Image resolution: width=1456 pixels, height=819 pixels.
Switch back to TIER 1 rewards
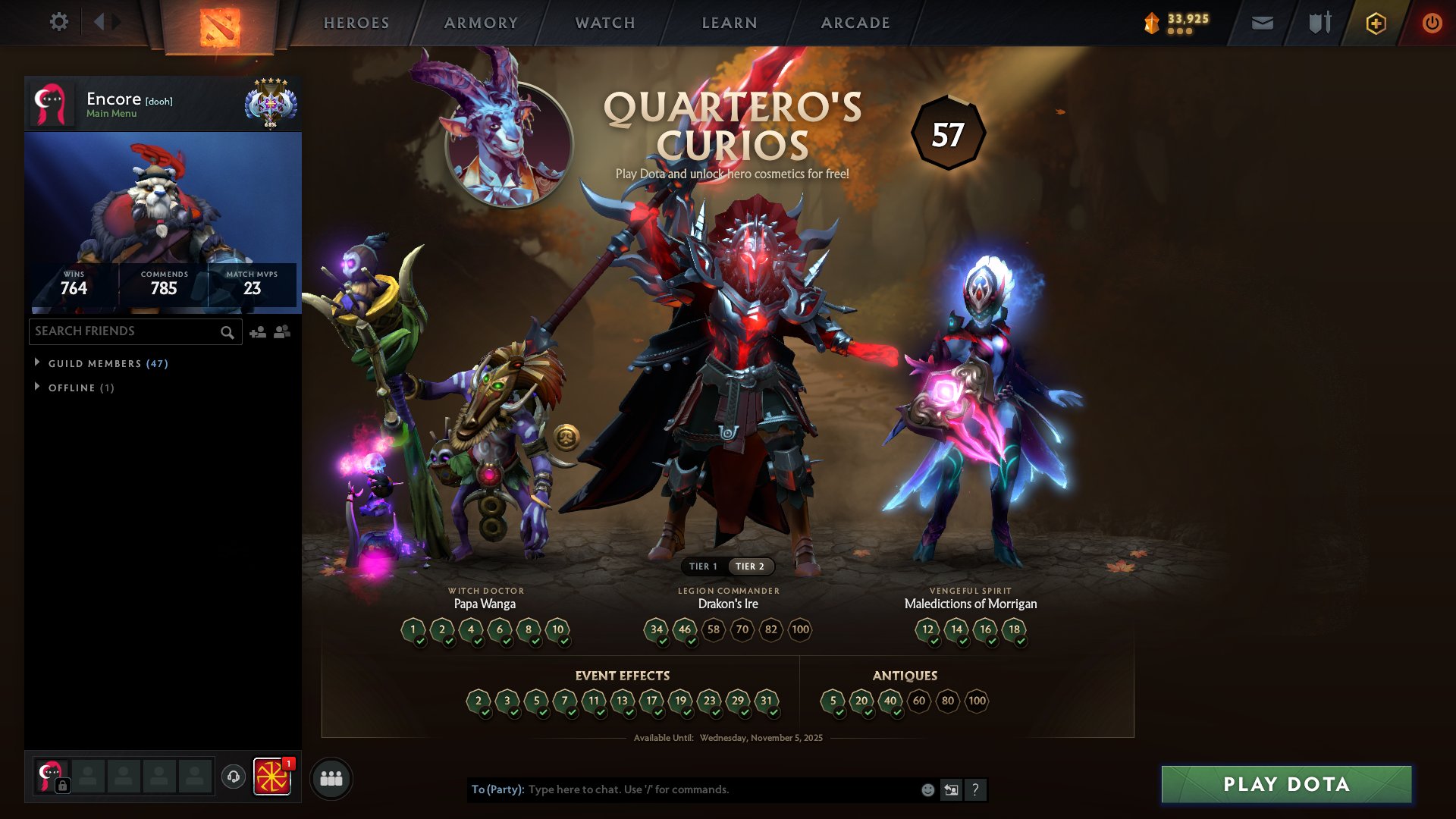pos(704,566)
